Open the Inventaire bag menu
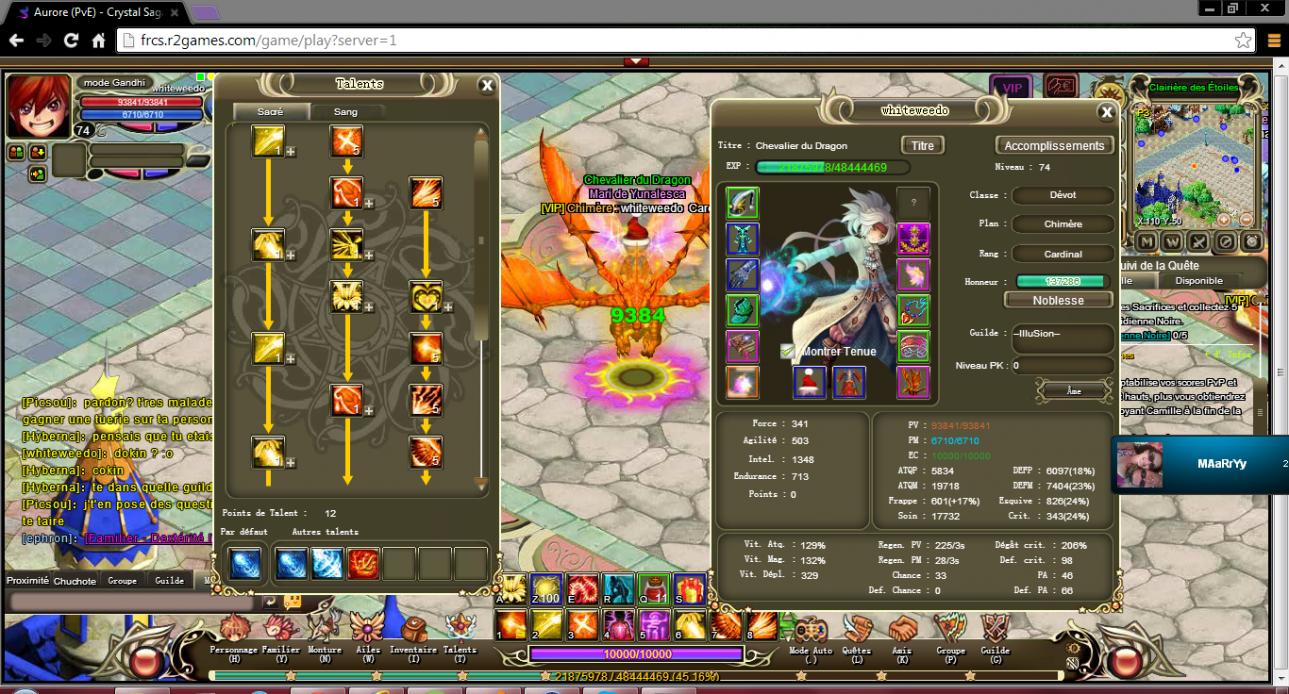 tap(413, 634)
